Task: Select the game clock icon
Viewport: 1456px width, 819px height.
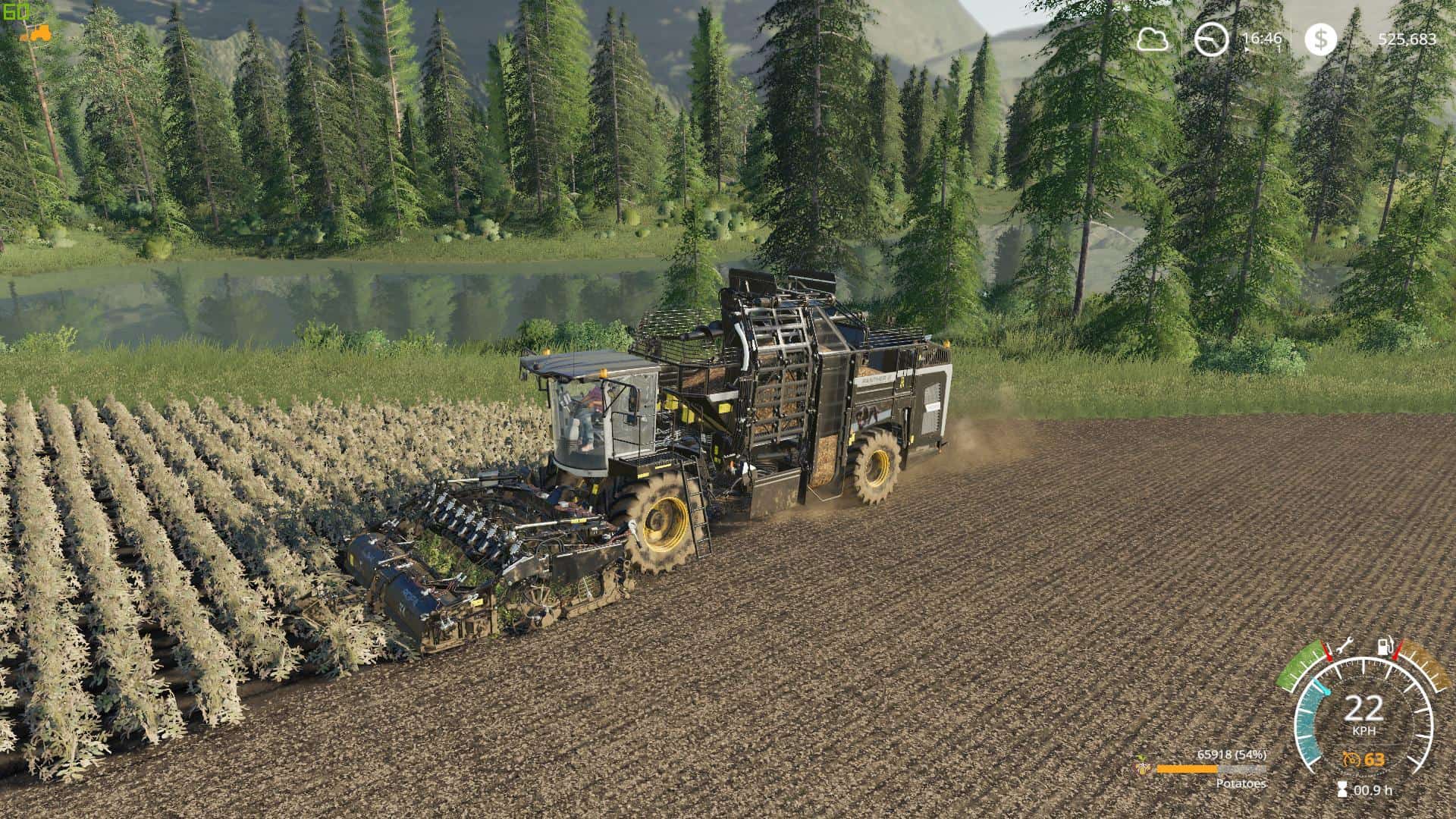Action: click(x=1211, y=39)
